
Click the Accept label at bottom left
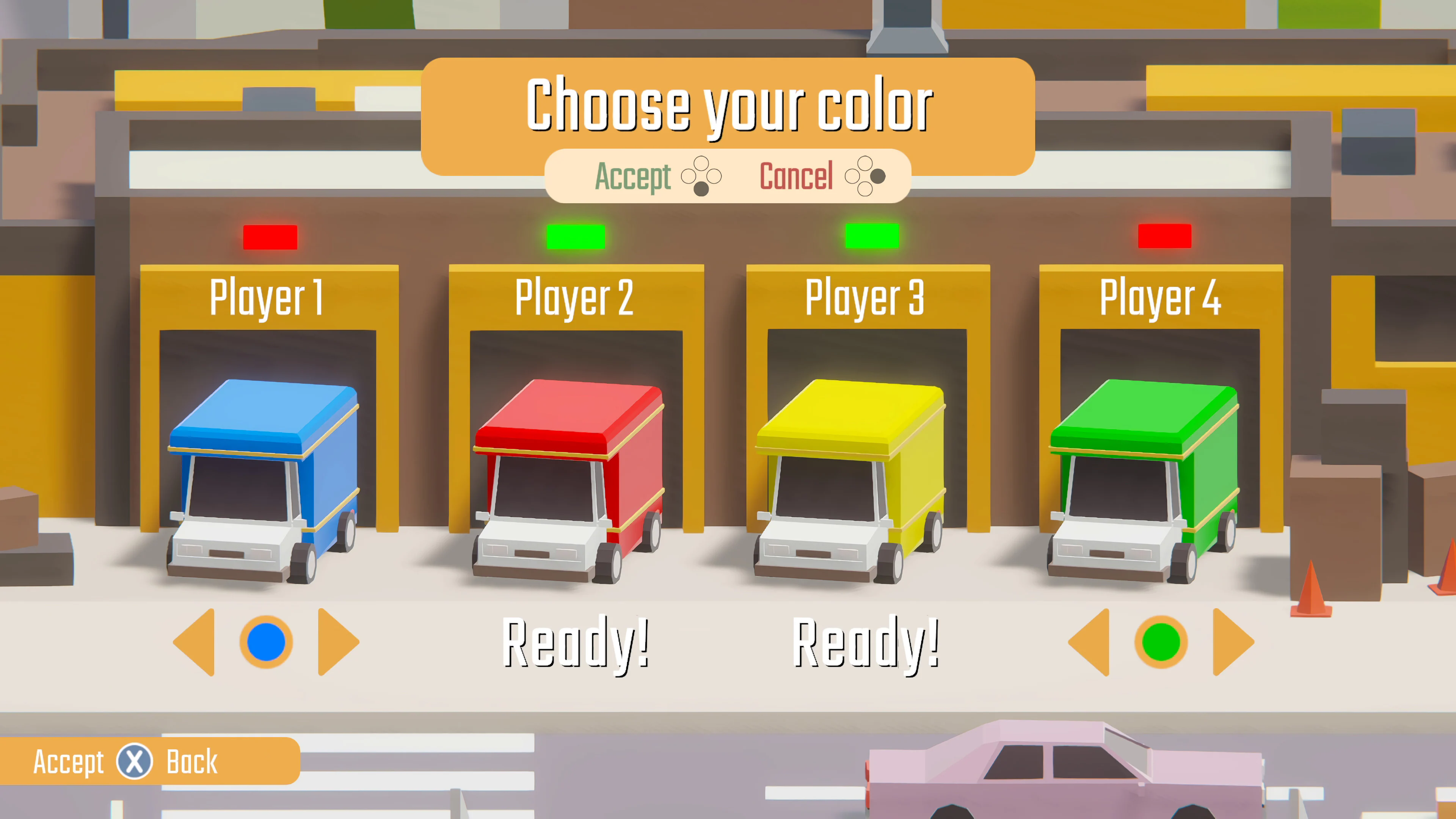(68, 762)
